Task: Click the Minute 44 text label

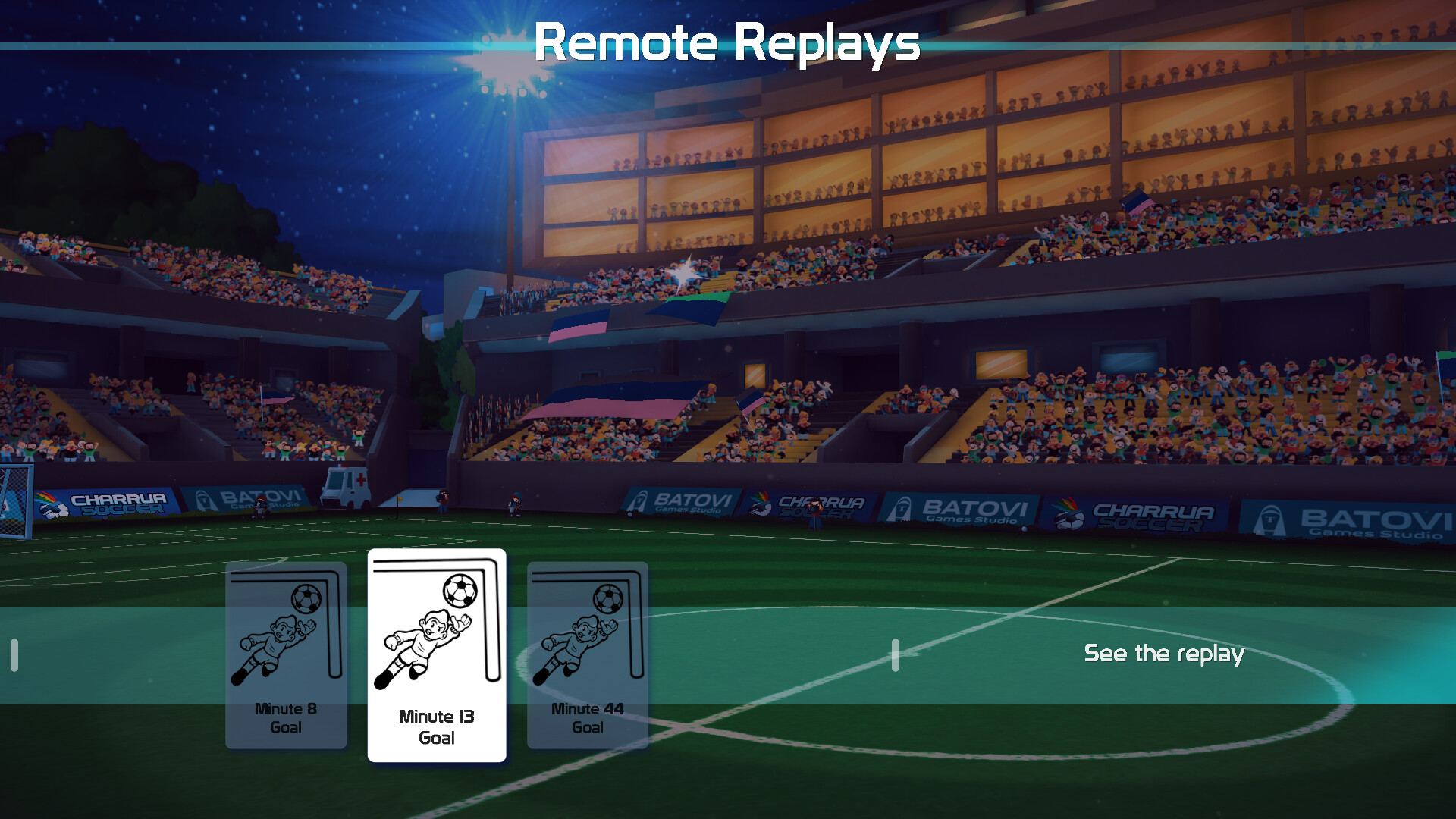Action: click(587, 709)
